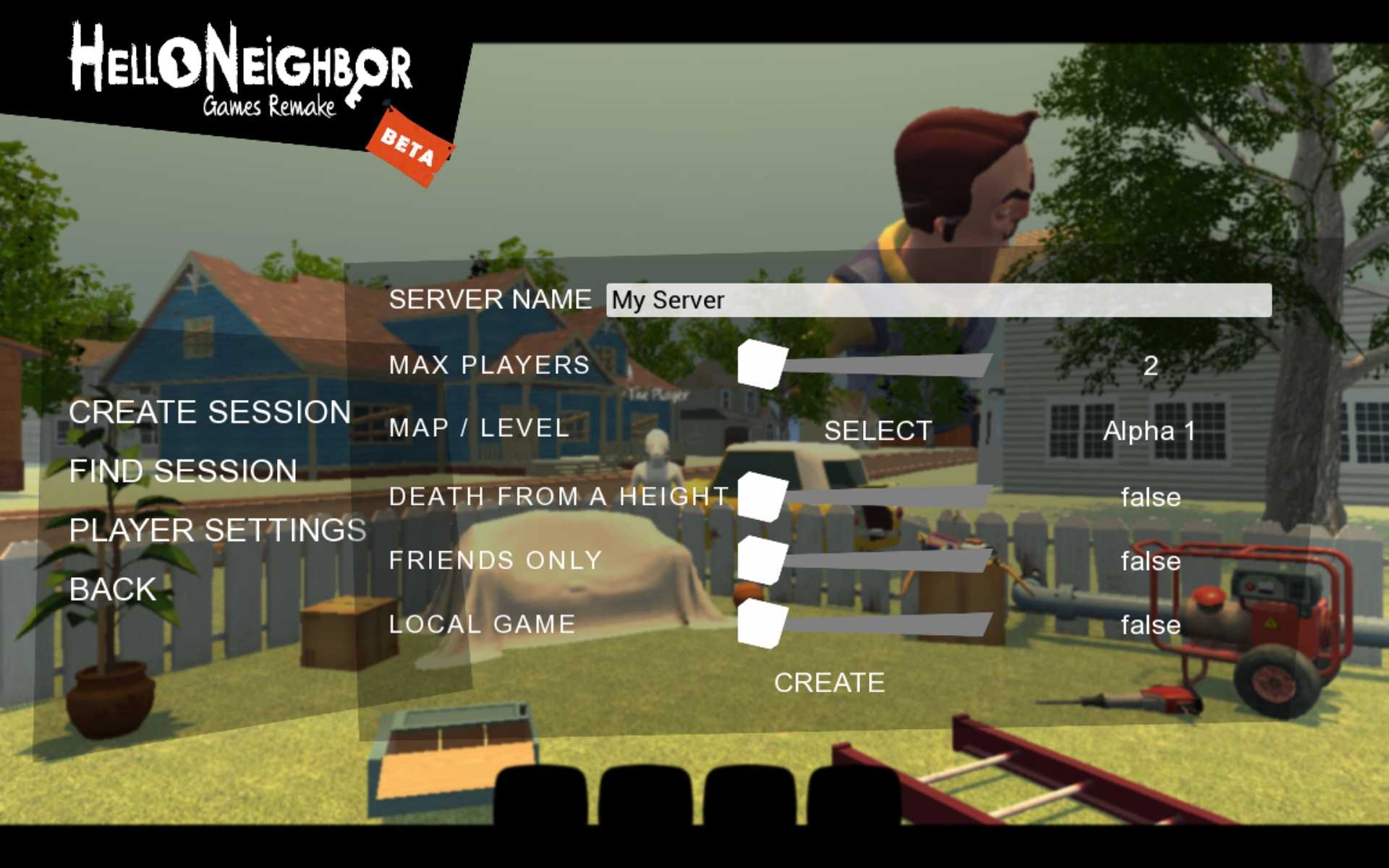The height and width of the screenshot is (868, 1389).
Task: Toggle the Local Game setting
Action: tap(762, 624)
